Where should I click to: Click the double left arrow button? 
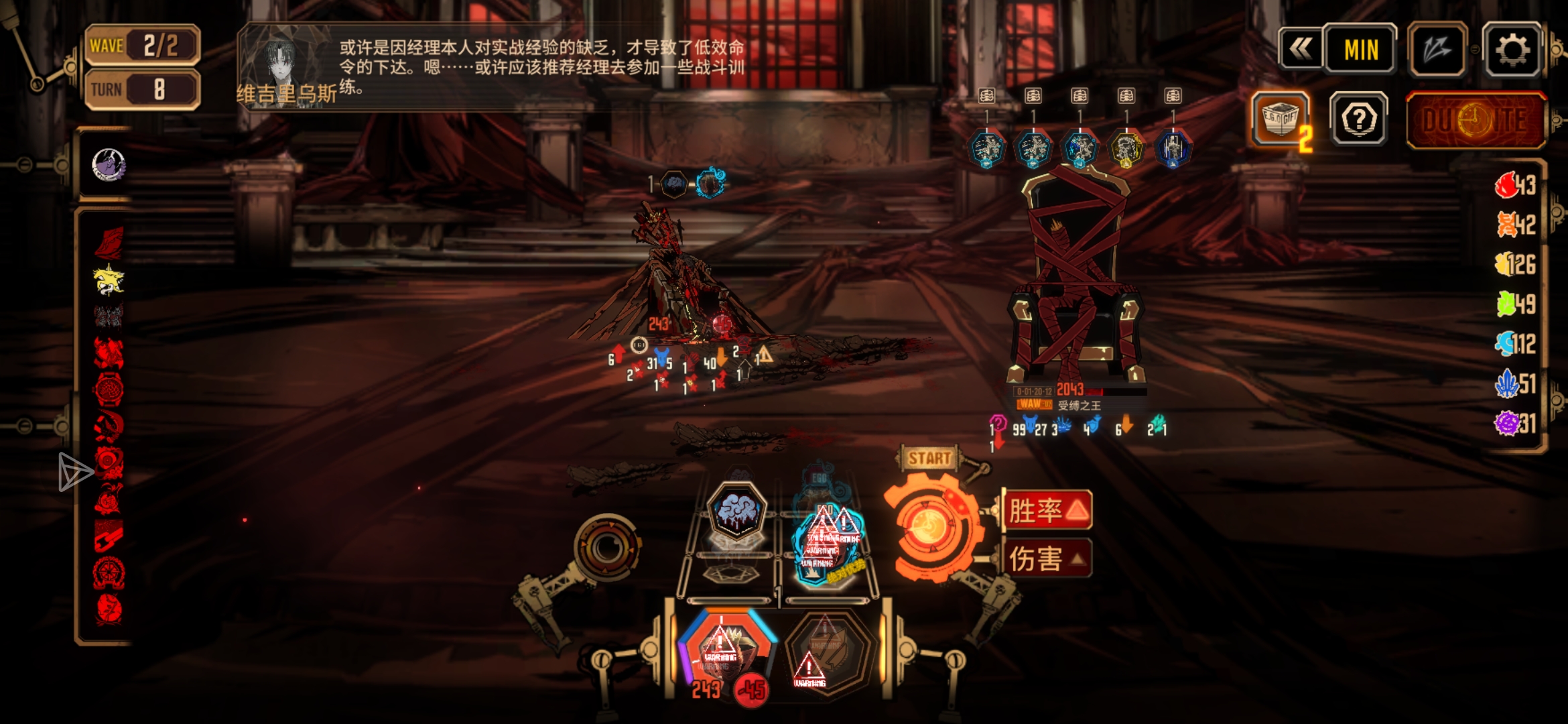click(x=1301, y=48)
